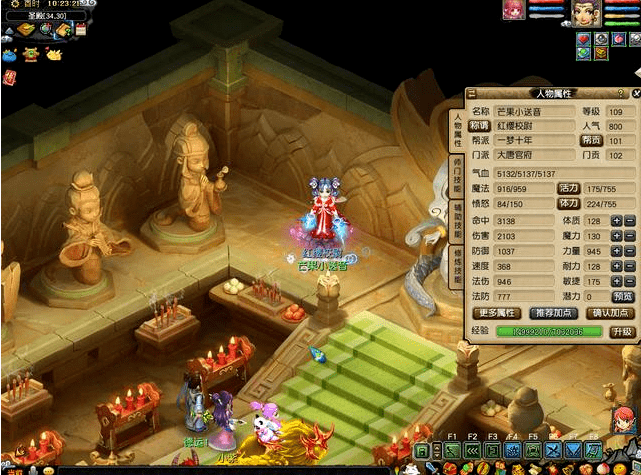Open 更多属性 for more attributes
The width and height of the screenshot is (641, 475).
pos(495,312)
